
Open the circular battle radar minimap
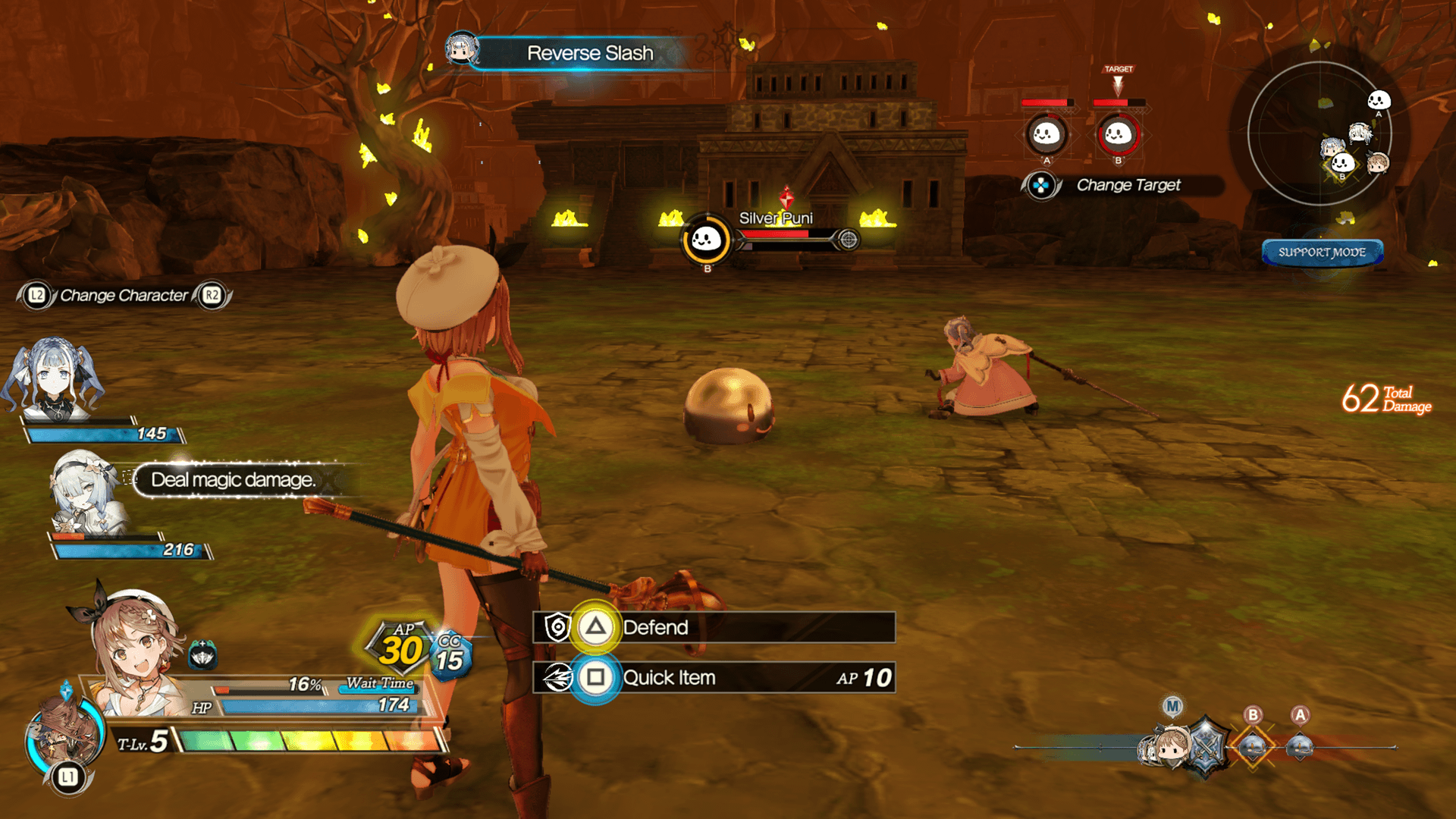(1320, 134)
